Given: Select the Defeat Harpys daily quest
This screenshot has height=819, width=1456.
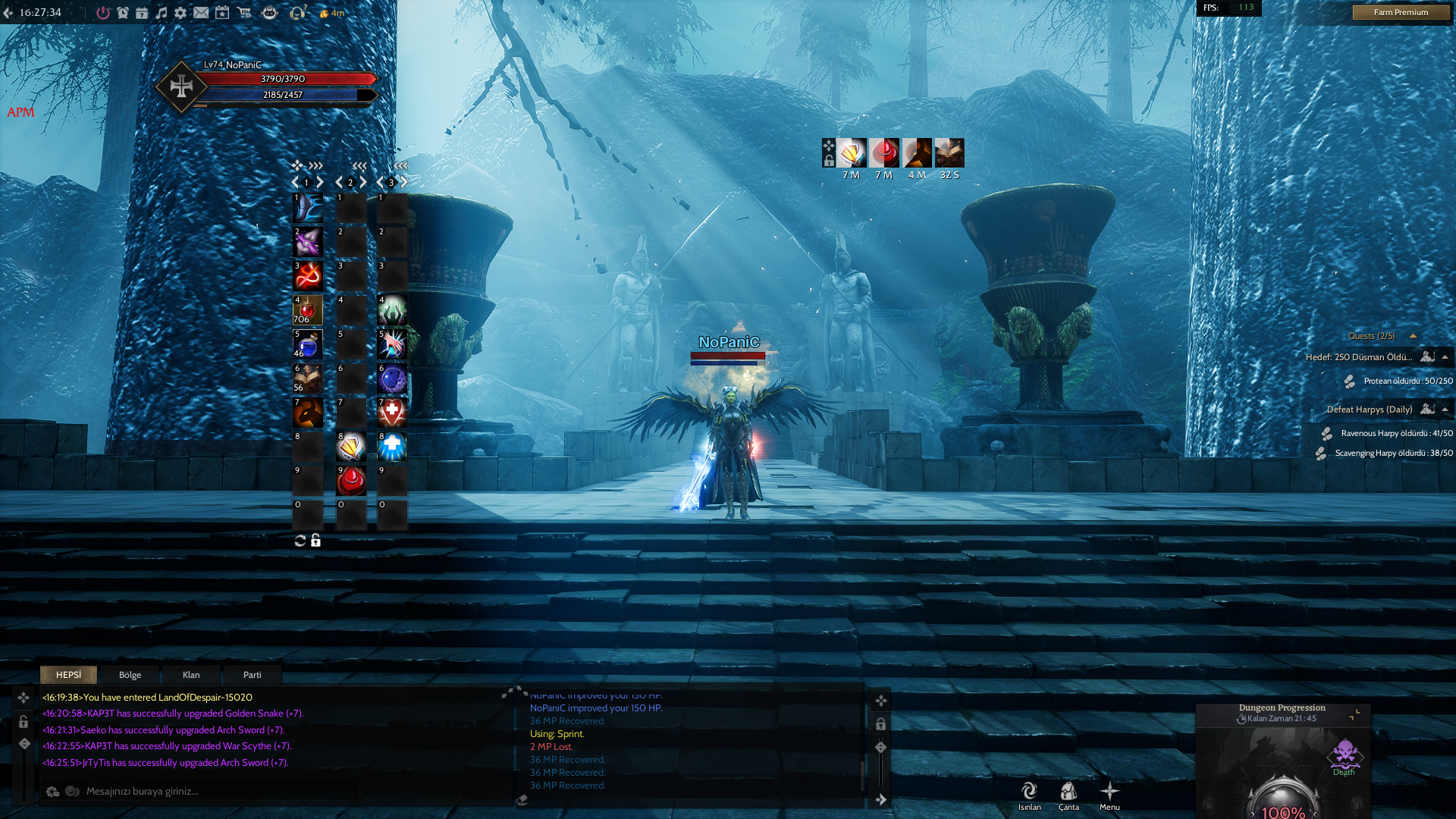Looking at the screenshot, I should (x=1369, y=409).
